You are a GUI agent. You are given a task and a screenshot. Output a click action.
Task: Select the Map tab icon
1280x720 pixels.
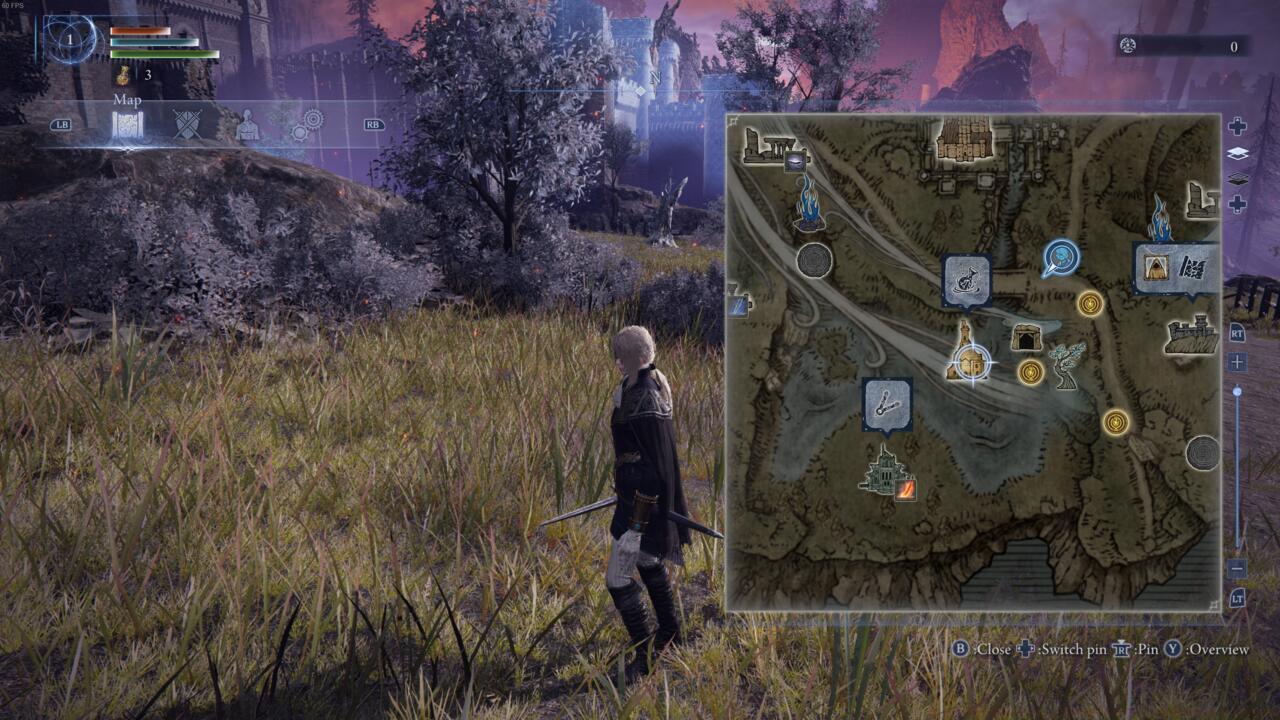(127, 125)
